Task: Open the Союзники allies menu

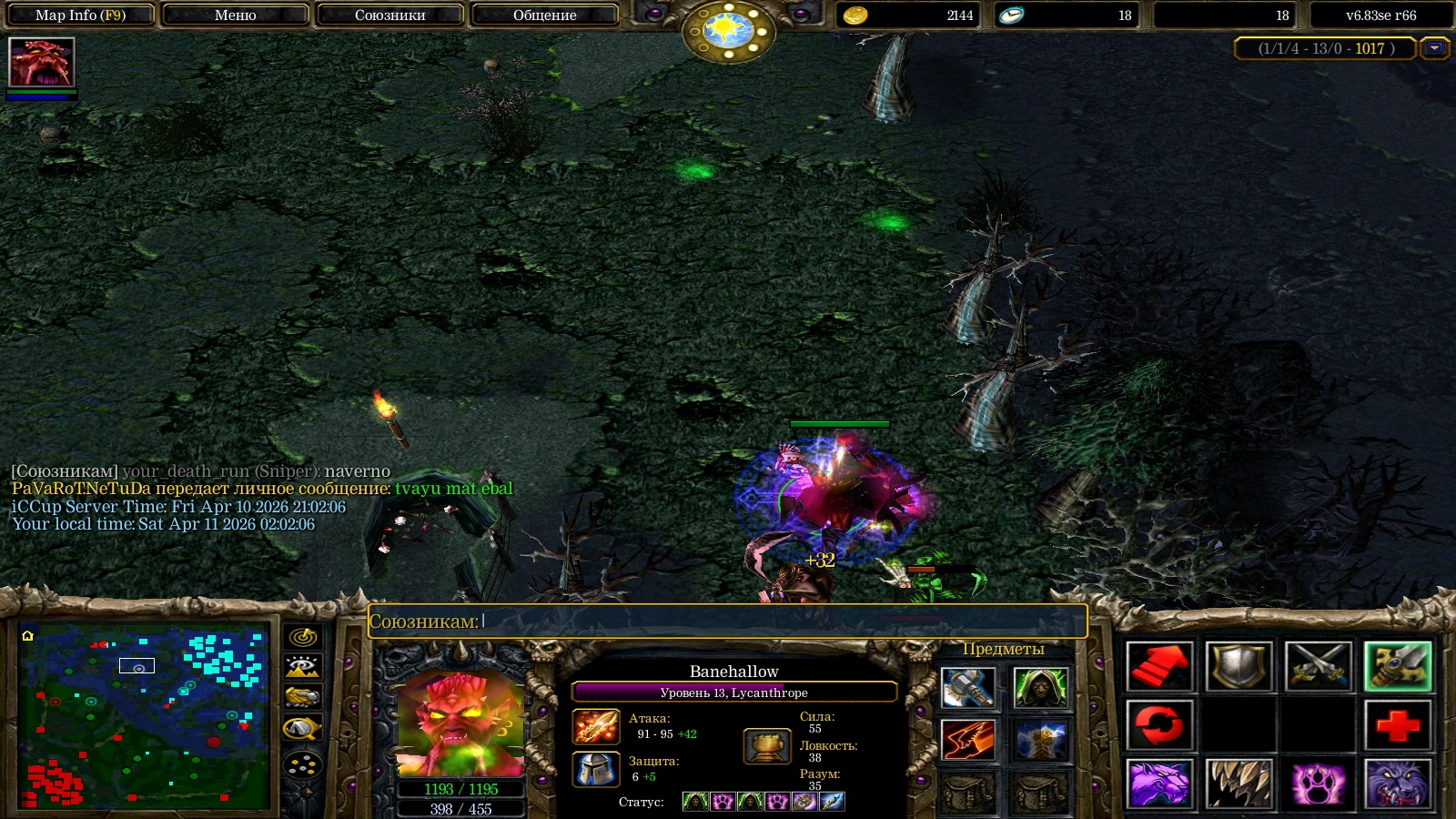Action: (389, 15)
